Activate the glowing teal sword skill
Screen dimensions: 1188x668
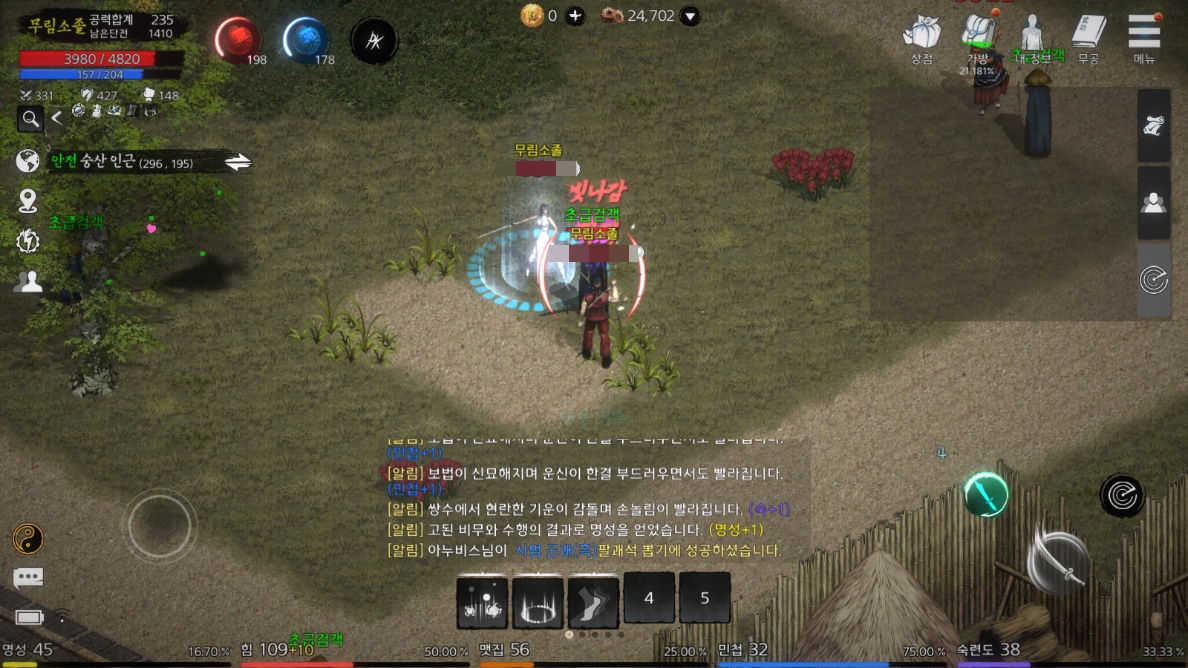[x=986, y=494]
